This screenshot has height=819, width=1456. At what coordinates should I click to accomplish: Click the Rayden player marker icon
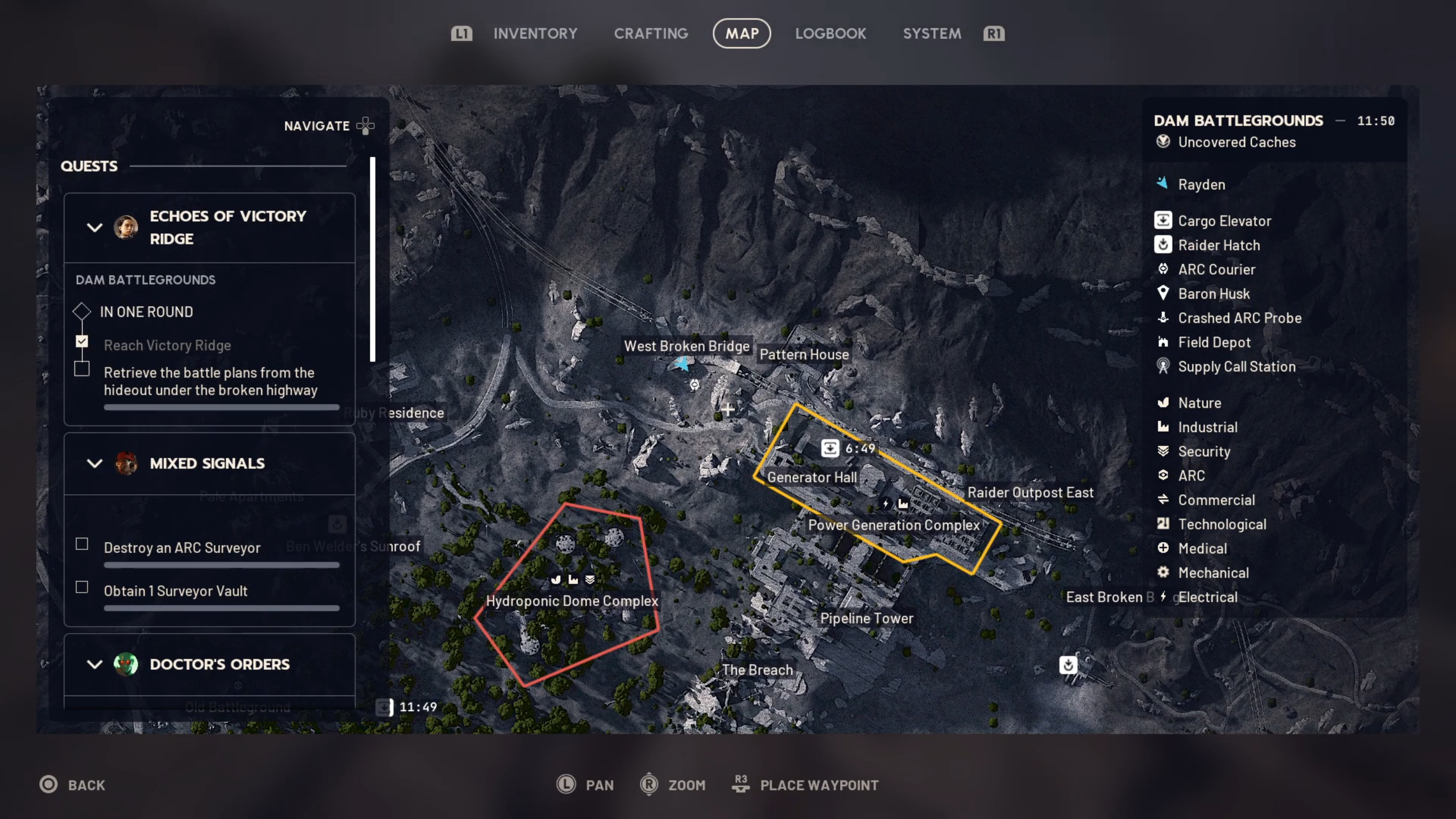click(x=1163, y=184)
